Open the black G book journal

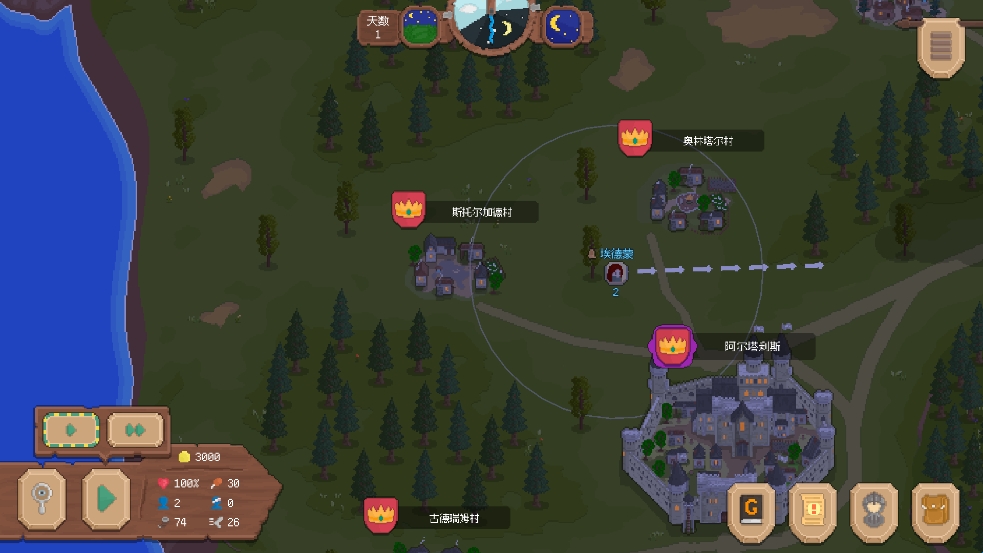point(751,510)
